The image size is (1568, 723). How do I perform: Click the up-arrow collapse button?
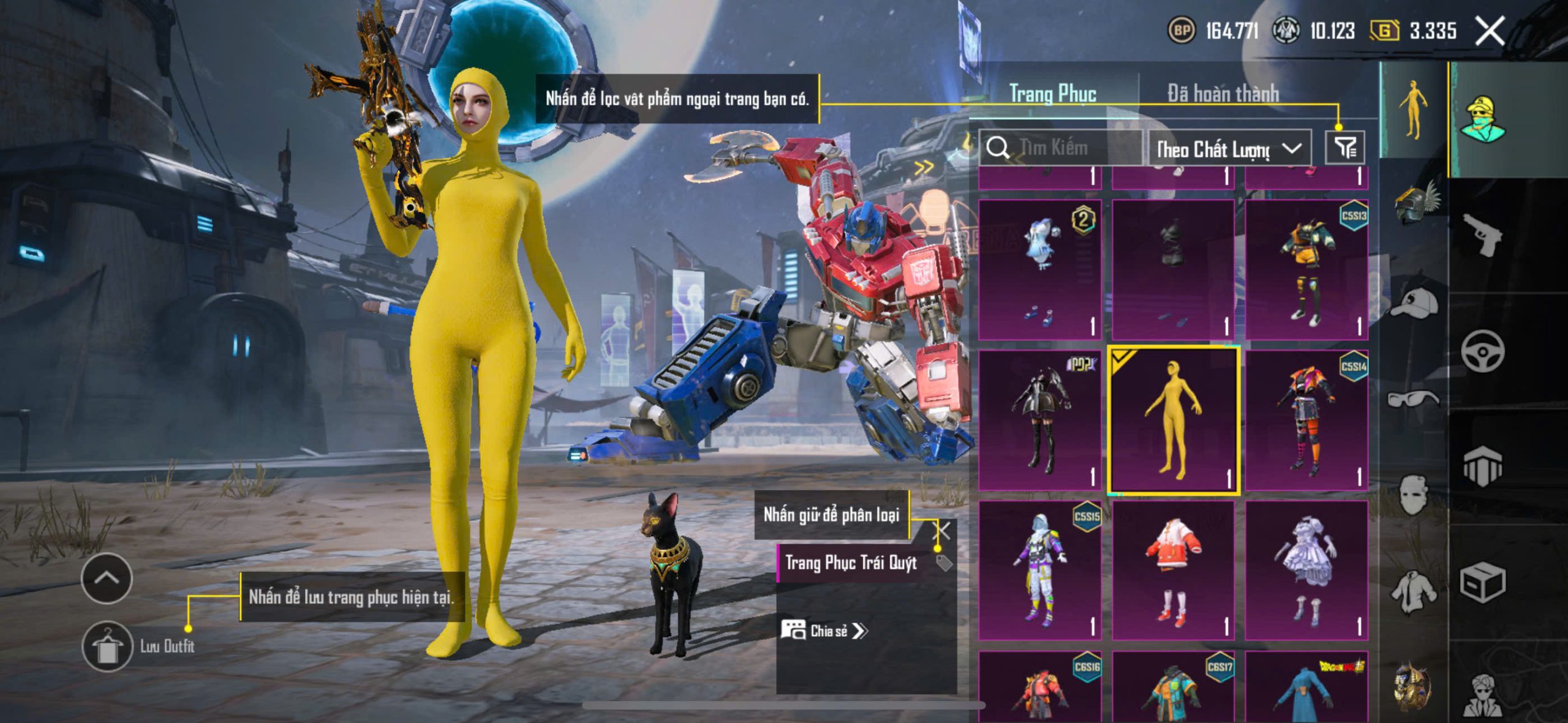coord(107,578)
